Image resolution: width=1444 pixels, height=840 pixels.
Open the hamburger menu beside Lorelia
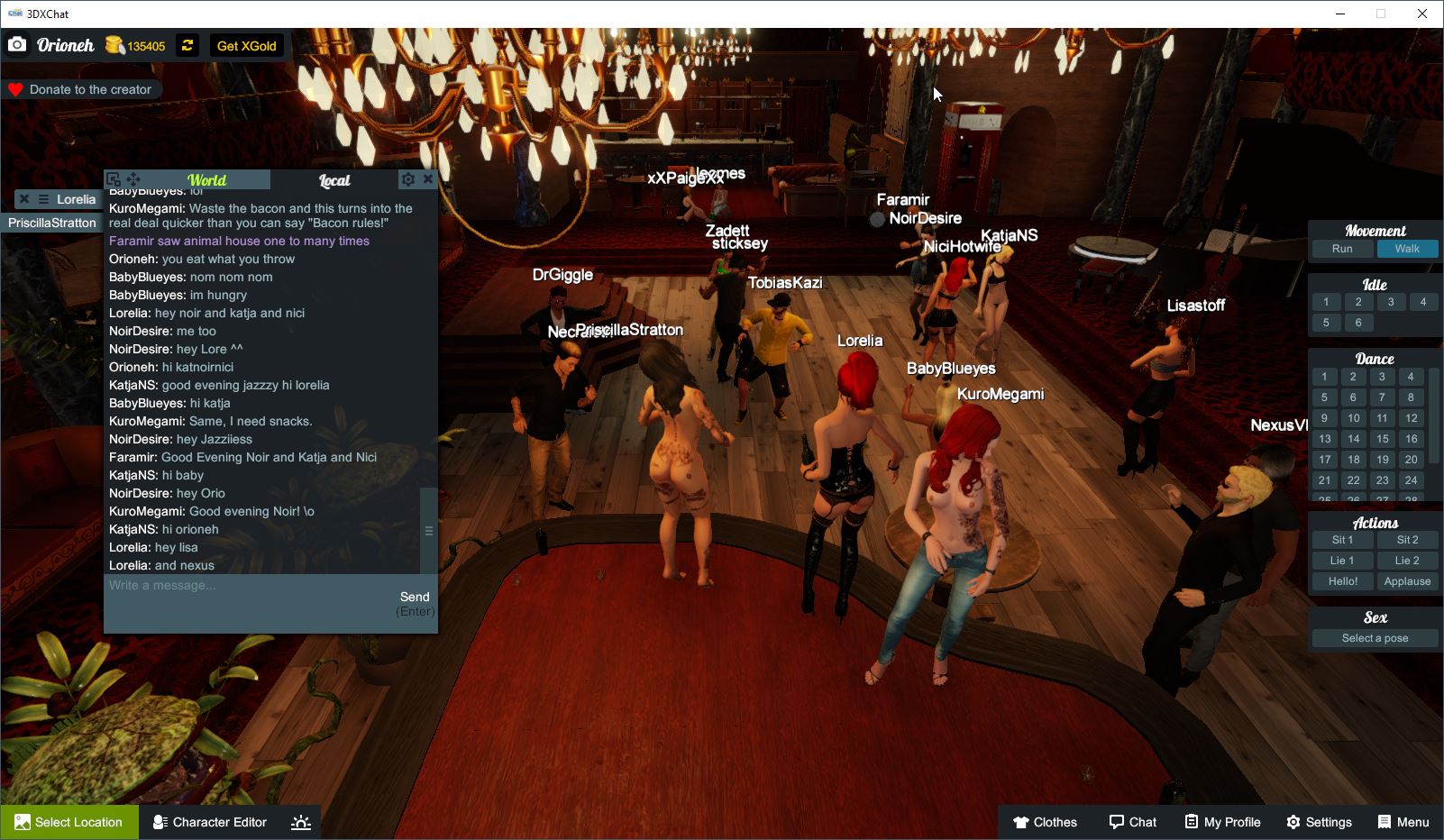42,199
